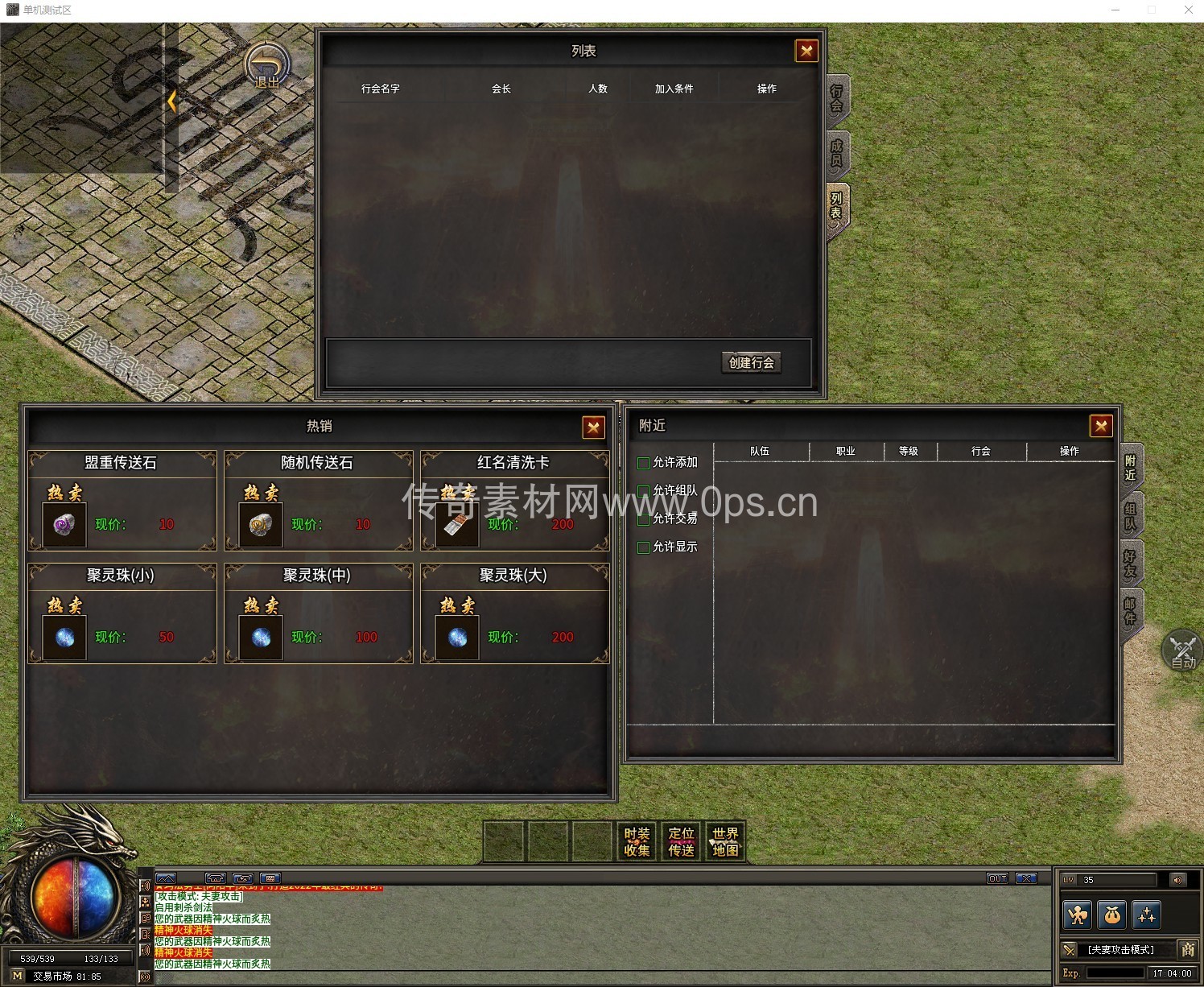Create a new guild with 创建行会
Screen dimensions: 1204x987
pyautogui.click(x=751, y=363)
